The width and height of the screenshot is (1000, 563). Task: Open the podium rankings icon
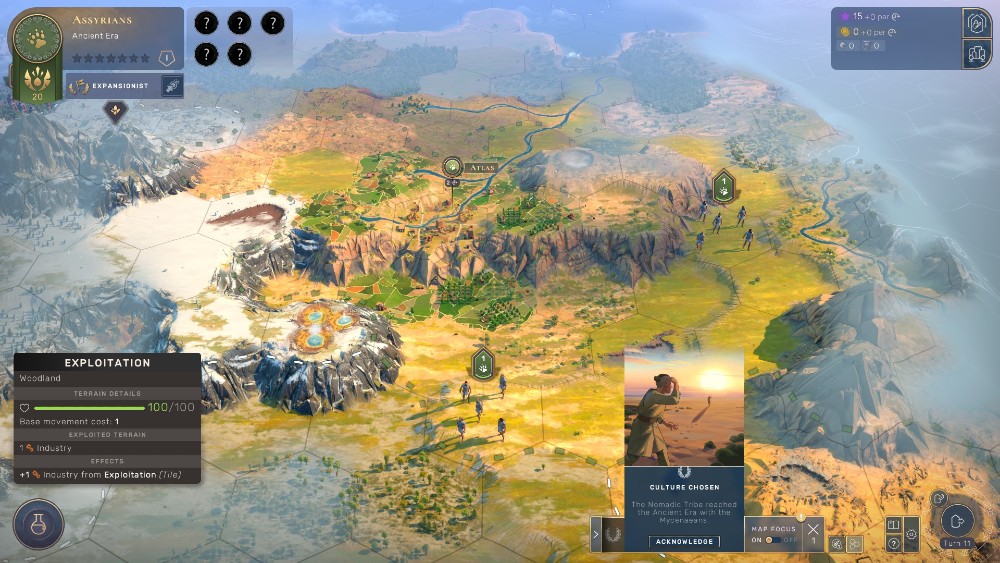976,54
